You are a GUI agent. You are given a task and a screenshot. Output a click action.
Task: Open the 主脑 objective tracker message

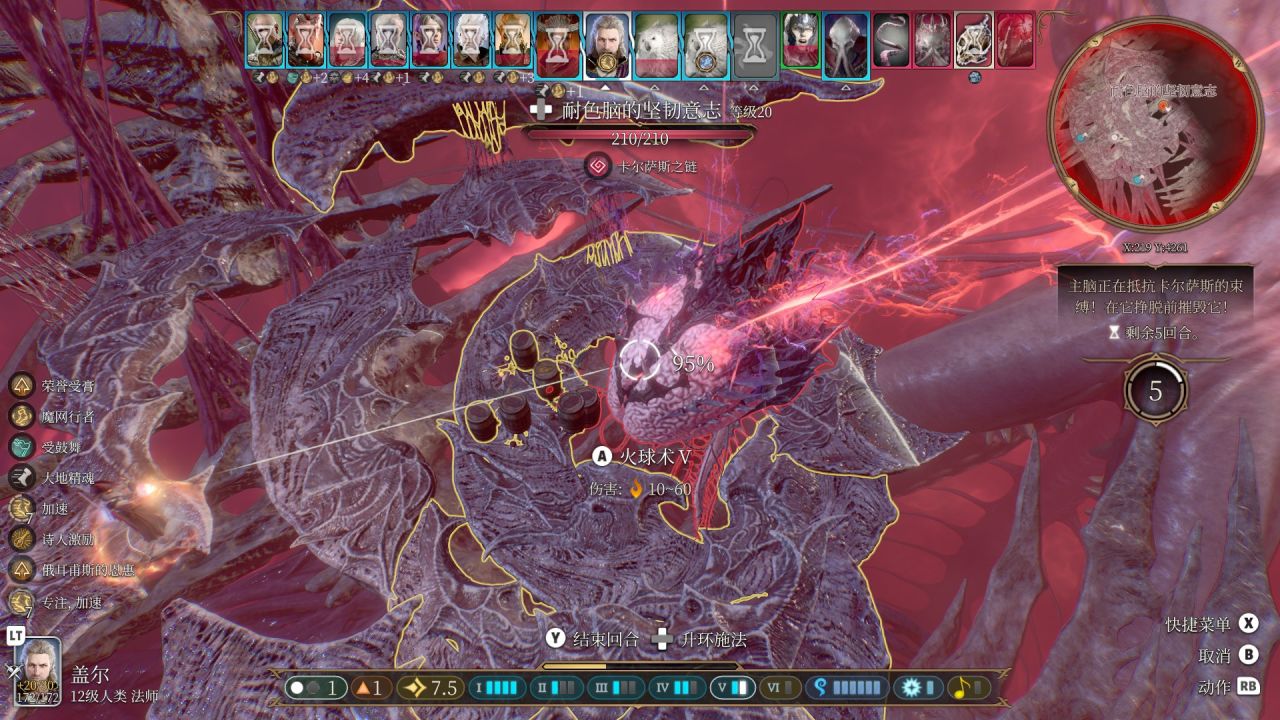[1155, 297]
